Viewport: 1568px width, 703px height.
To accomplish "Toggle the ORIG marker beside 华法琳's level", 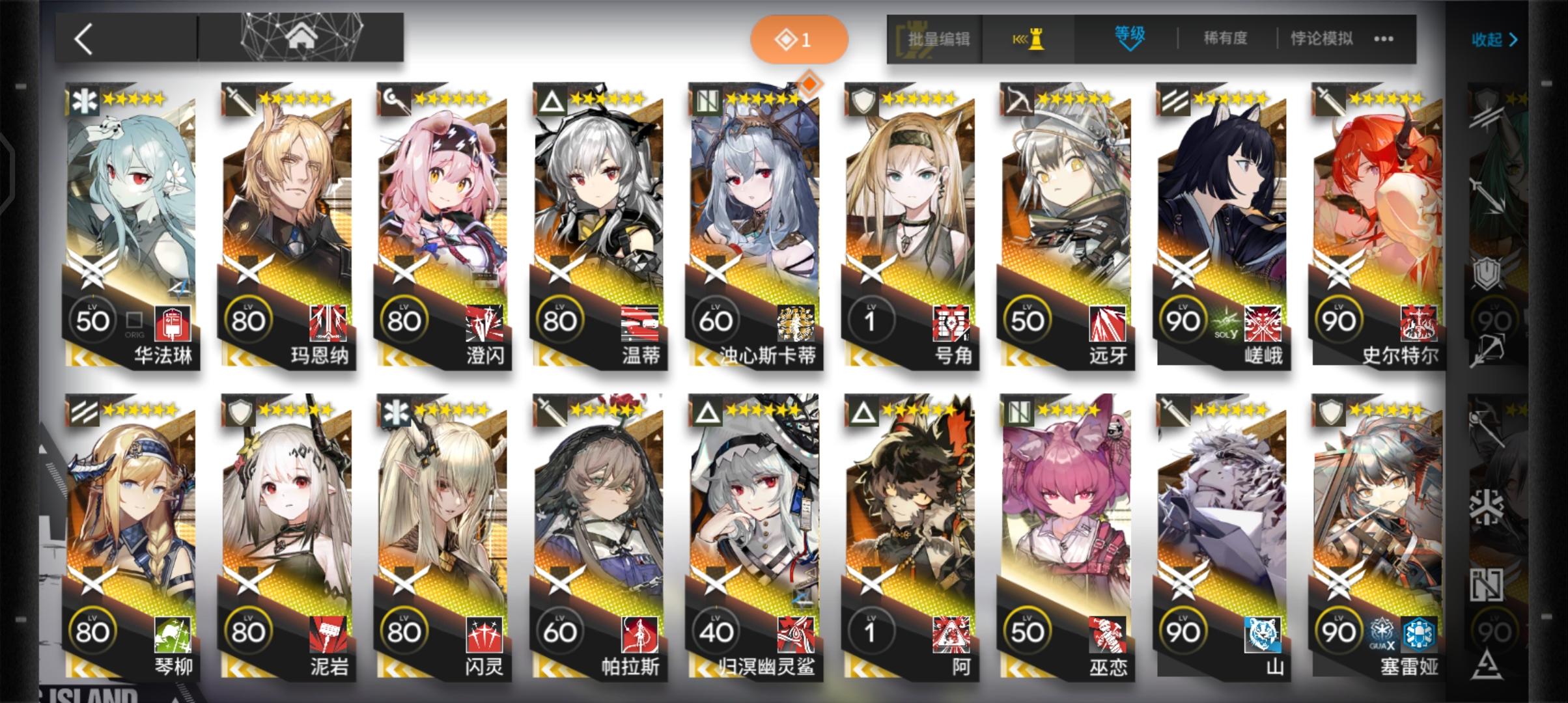I will click(x=135, y=321).
